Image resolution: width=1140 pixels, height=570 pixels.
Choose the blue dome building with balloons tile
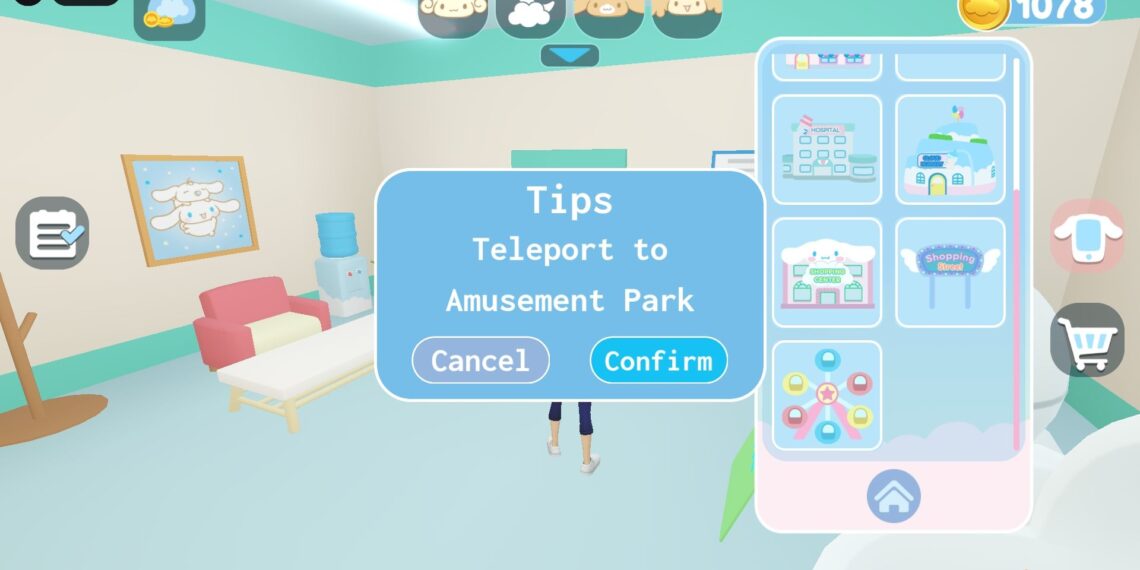pyautogui.click(x=950, y=150)
